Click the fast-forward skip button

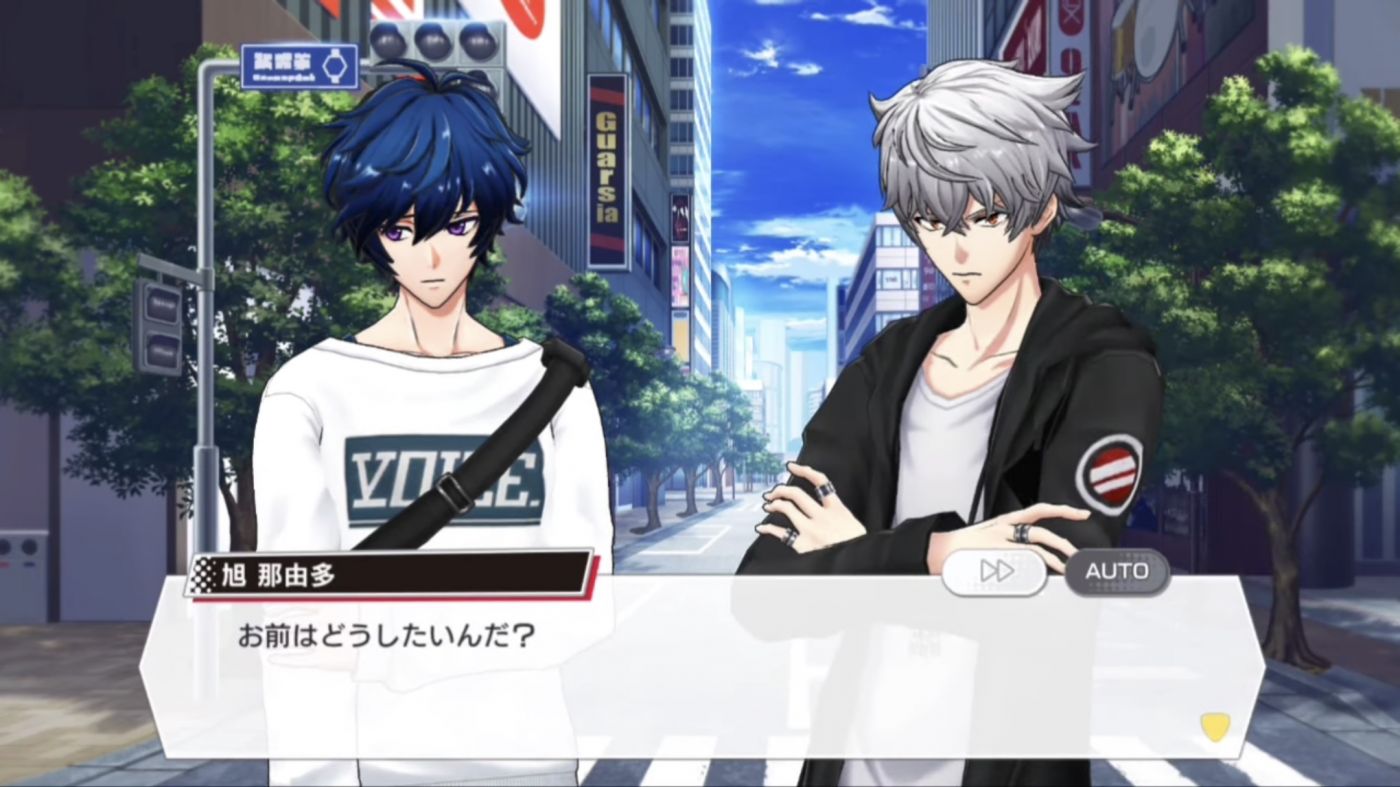click(994, 572)
